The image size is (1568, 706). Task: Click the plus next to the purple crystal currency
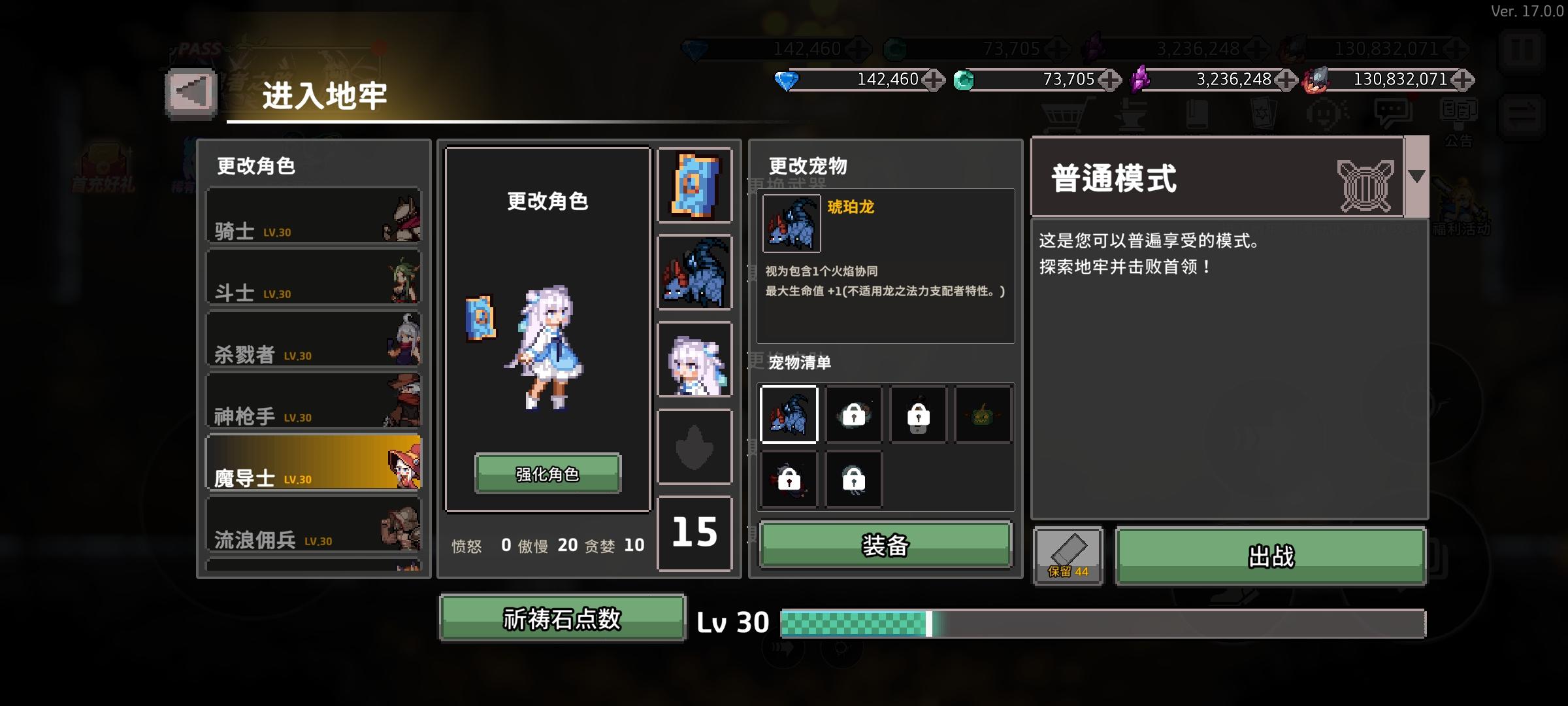coord(1287,80)
